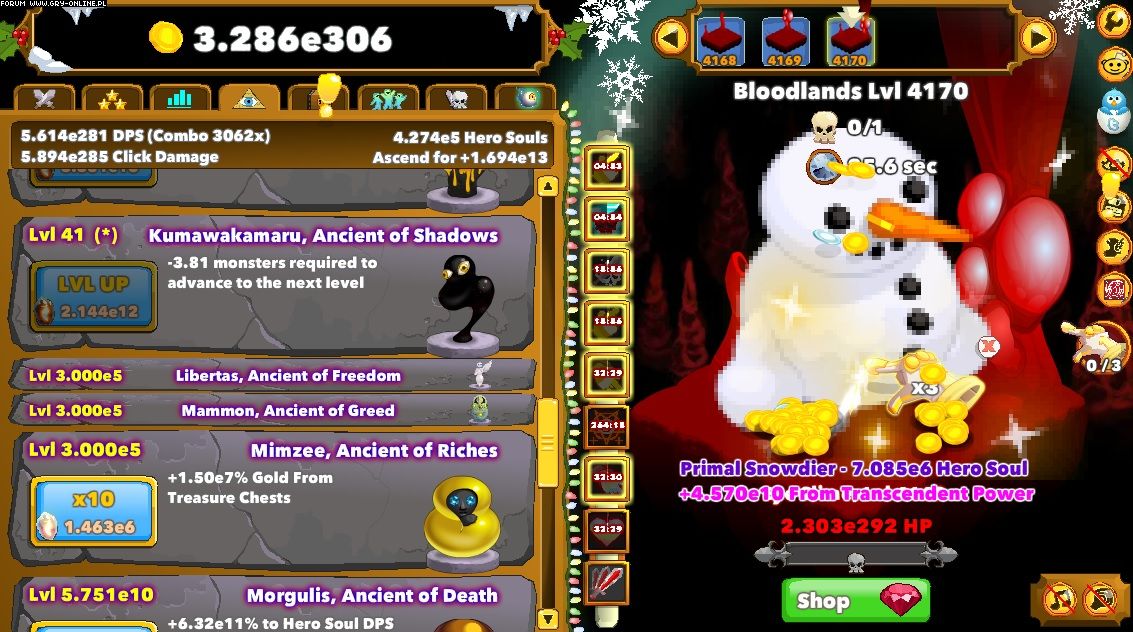Switch to the skull mercenaries tab
This screenshot has width=1133, height=632.
pyautogui.click(x=456, y=99)
